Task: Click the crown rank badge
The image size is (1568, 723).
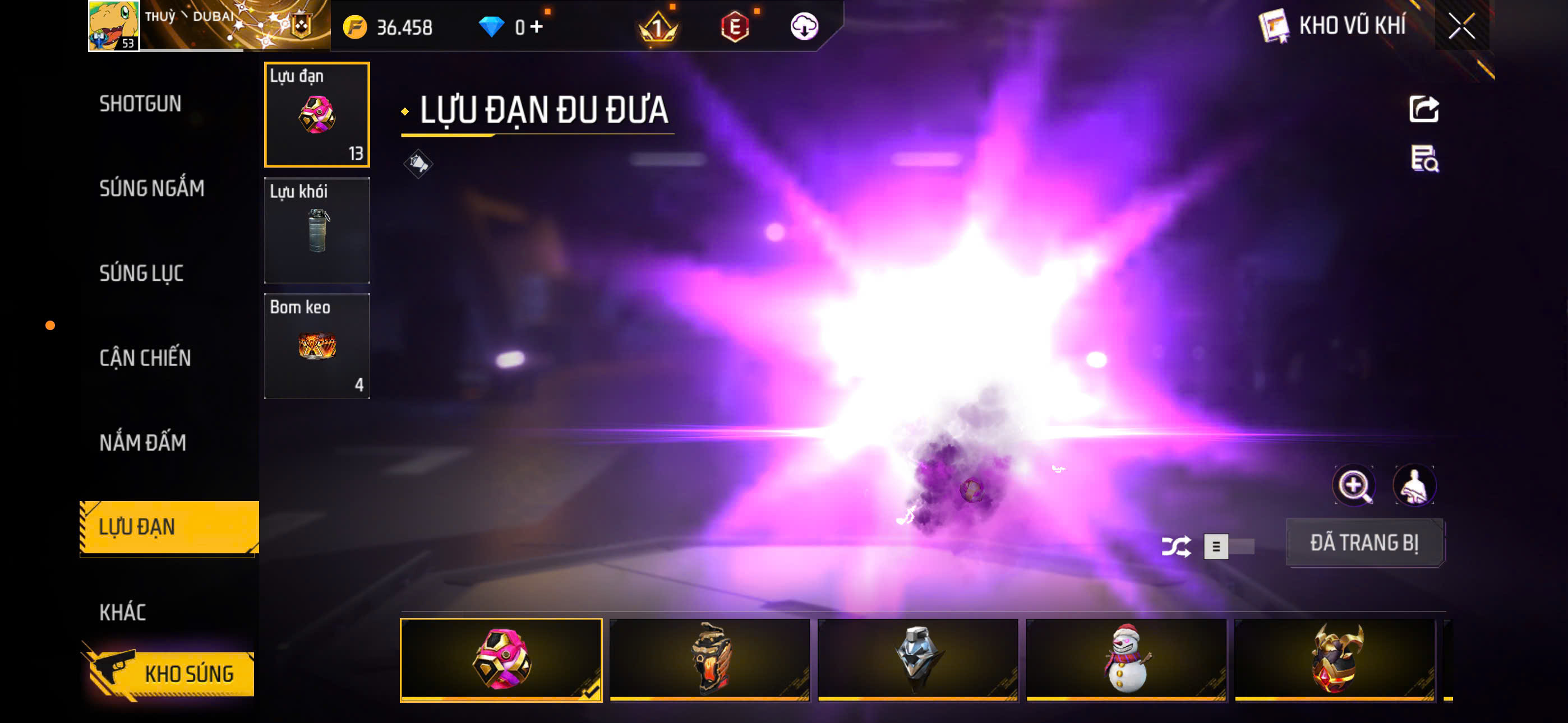Action: [x=657, y=27]
